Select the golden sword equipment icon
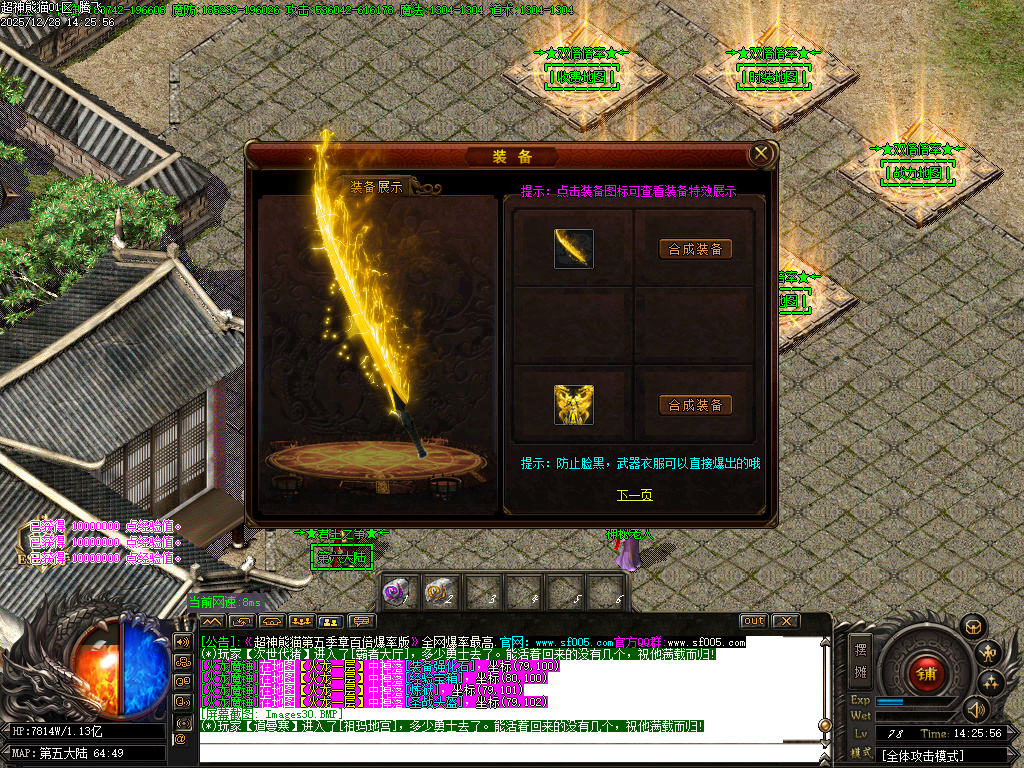 point(574,249)
